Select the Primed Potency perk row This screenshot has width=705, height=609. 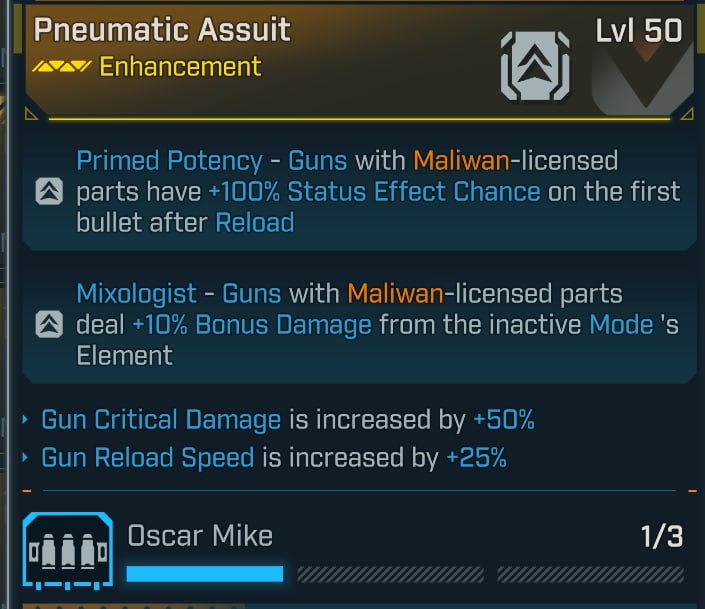point(358,191)
